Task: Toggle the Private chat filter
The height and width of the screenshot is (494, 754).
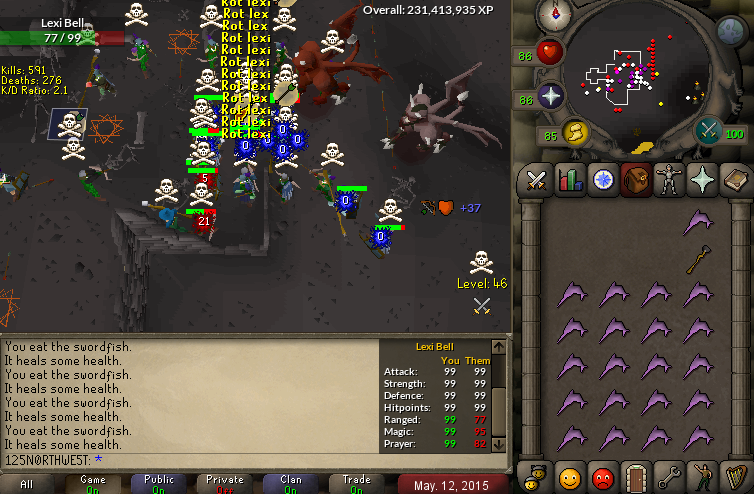Action: tap(225, 484)
